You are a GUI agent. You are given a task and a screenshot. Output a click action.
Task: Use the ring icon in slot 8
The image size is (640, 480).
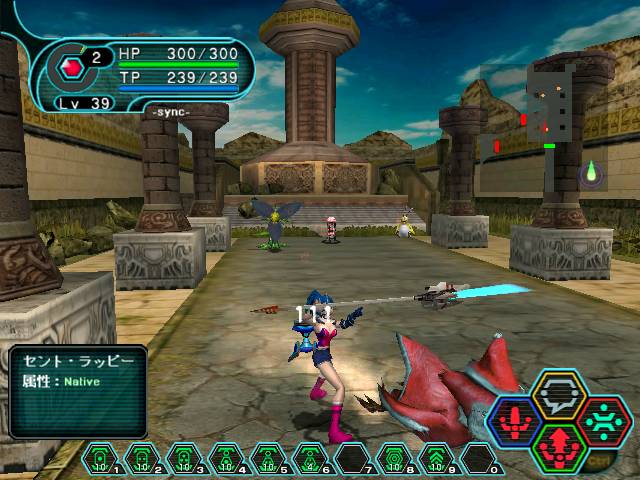(393, 458)
